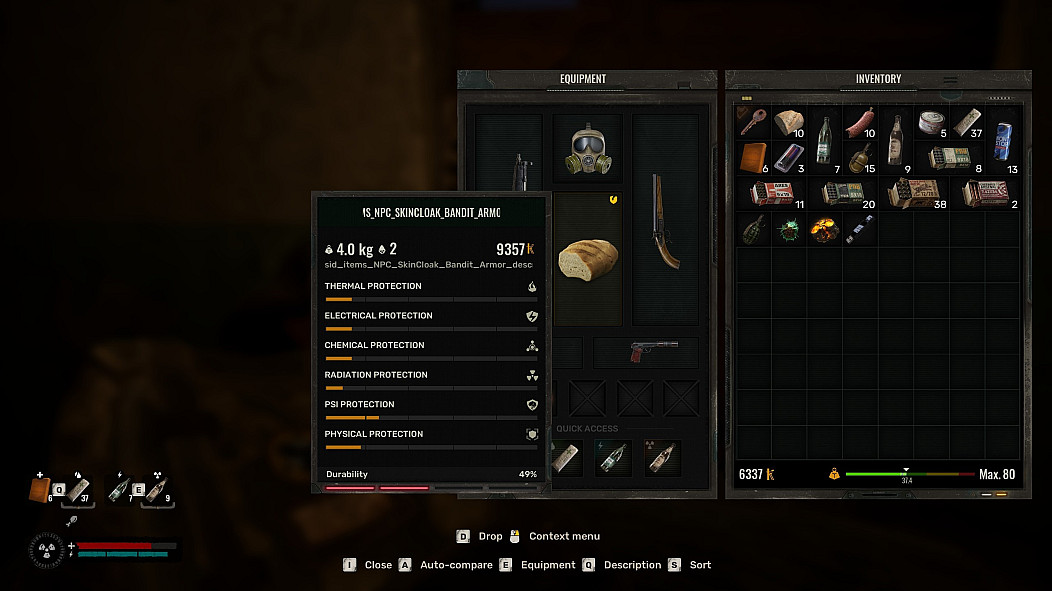Pick the key item in inventory
The image size is (1052, 591).
(x=753, y=122)
